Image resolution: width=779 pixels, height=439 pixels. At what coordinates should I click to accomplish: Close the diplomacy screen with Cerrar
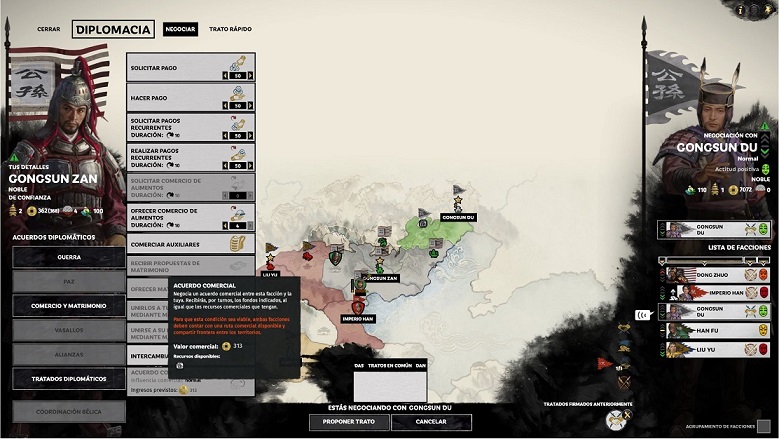tap(49, 30)
